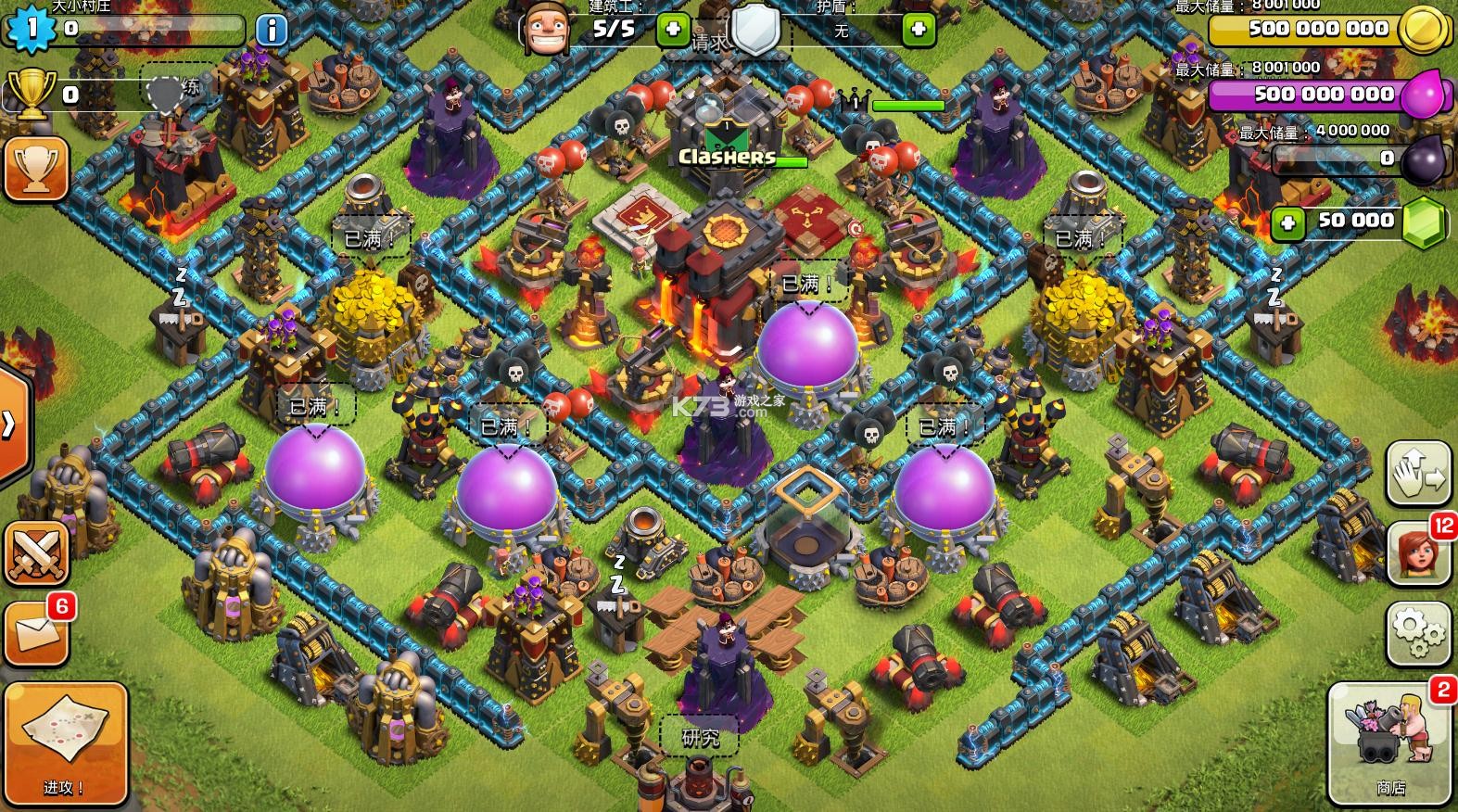1458x812 pixels.
Task: Buy gems with the green plus
Action: coord(1287,222)
